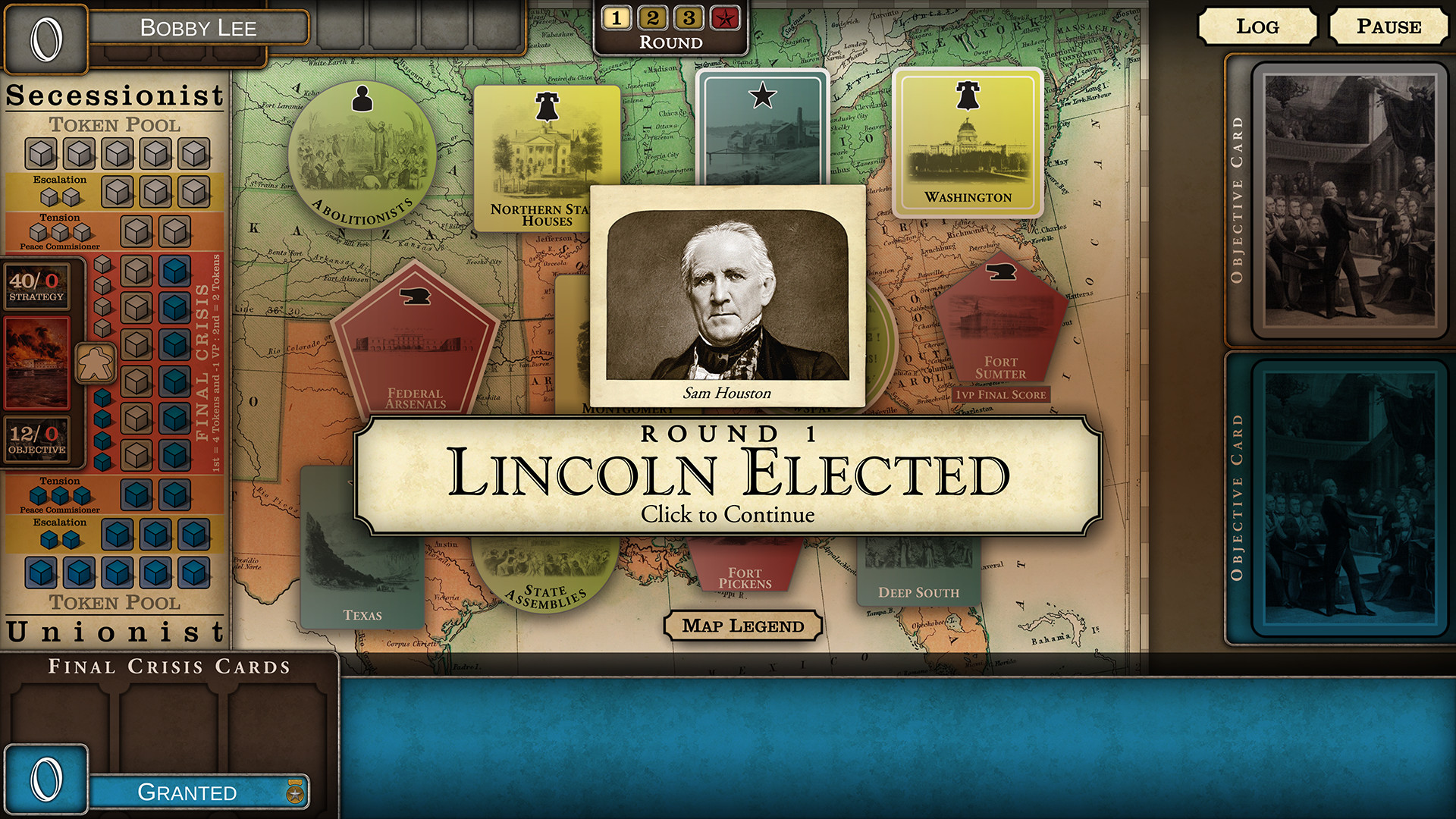Select the Peace Commissioner meeple on the crisis track
Image resolution: width=1456 pixels, height=819 pixels.
(x=97, y=364)
